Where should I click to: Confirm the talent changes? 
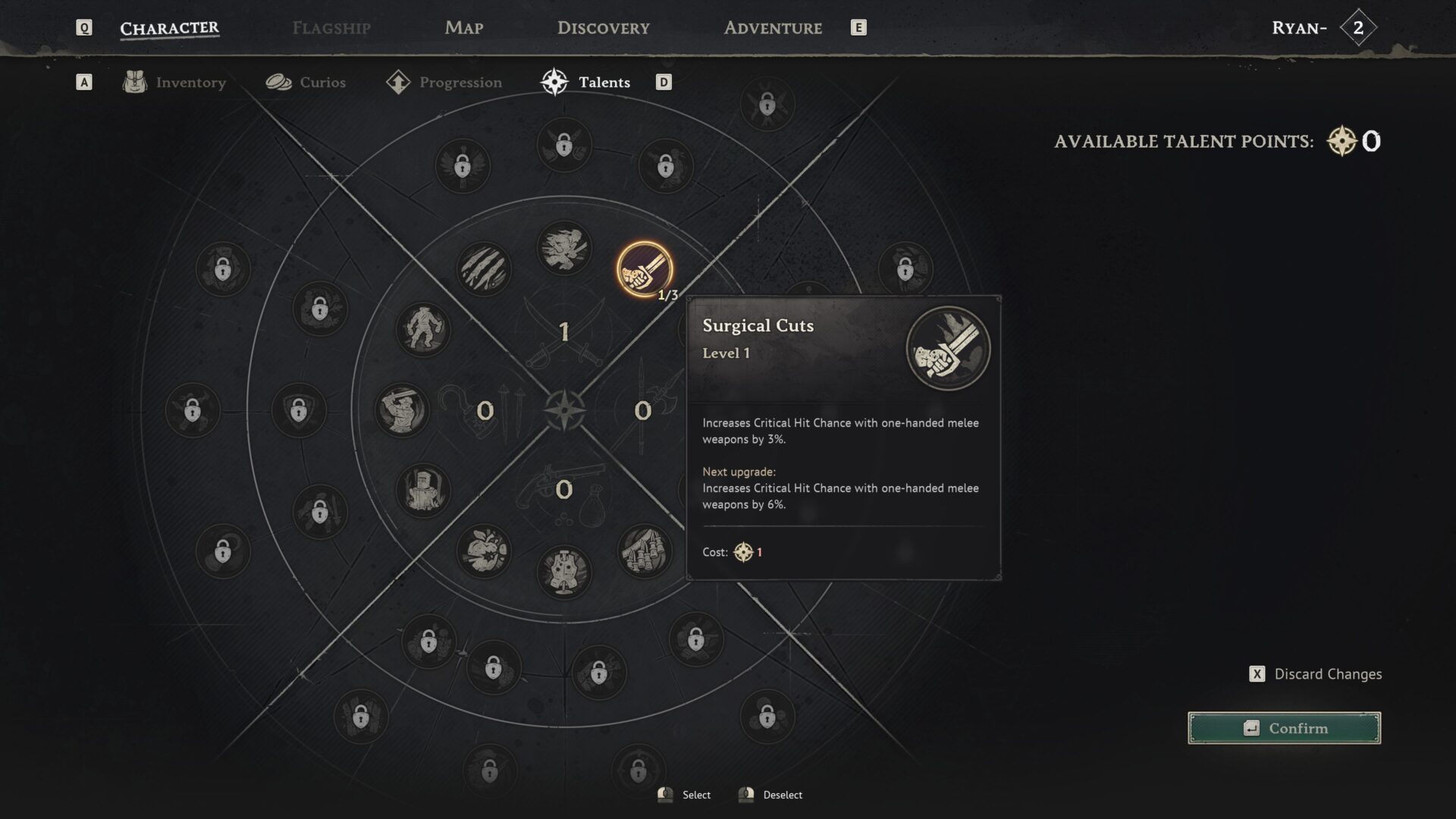[1284, 728]
